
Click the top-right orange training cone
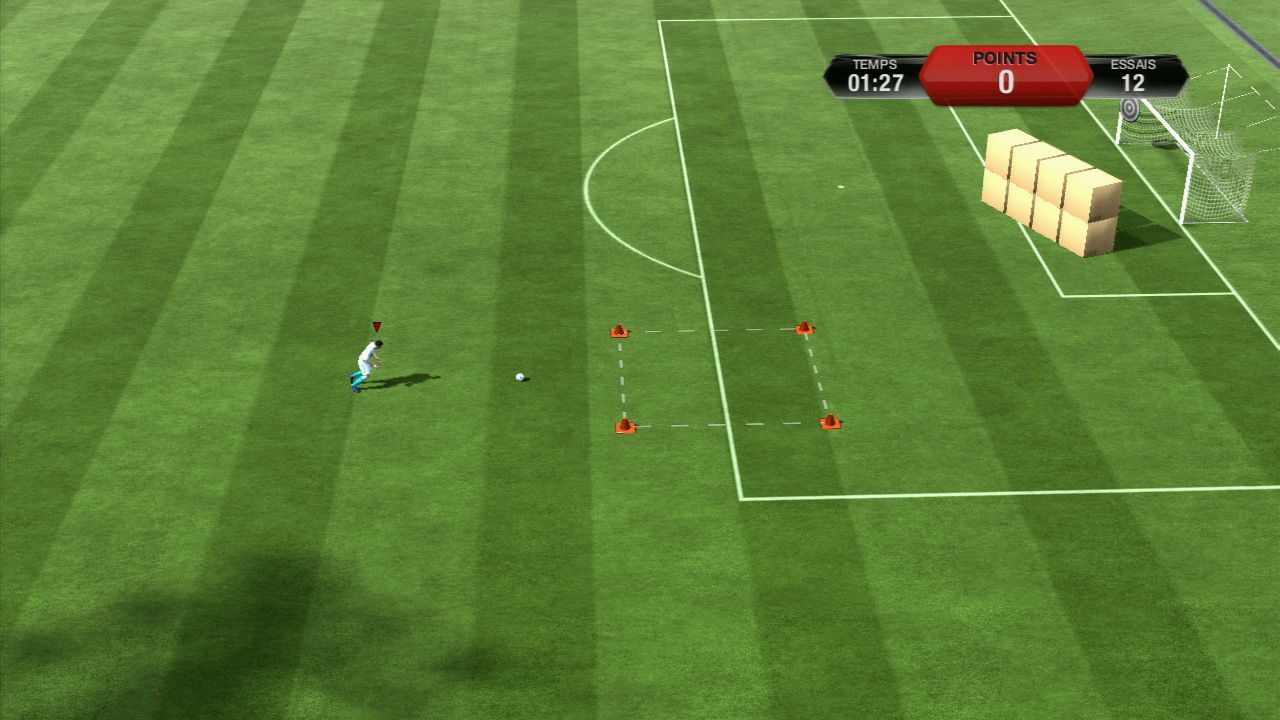[x=806, y=327]
